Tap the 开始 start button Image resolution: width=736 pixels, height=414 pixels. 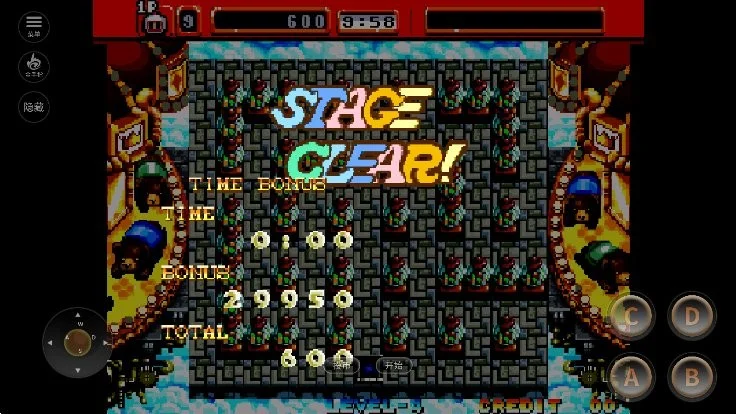click(394, 366)
